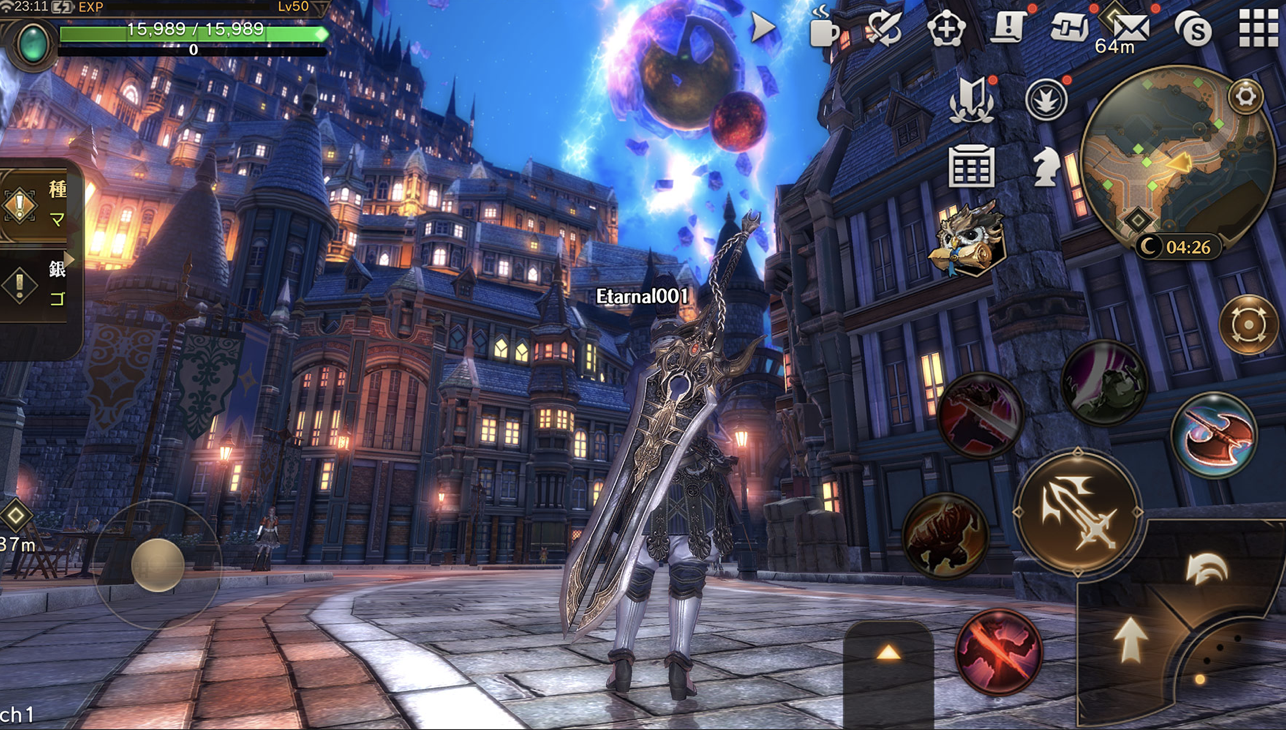Open the laurel banner achievements icon
The height and width of the screenshot is (730, 1286).
(x=971, y=101)
